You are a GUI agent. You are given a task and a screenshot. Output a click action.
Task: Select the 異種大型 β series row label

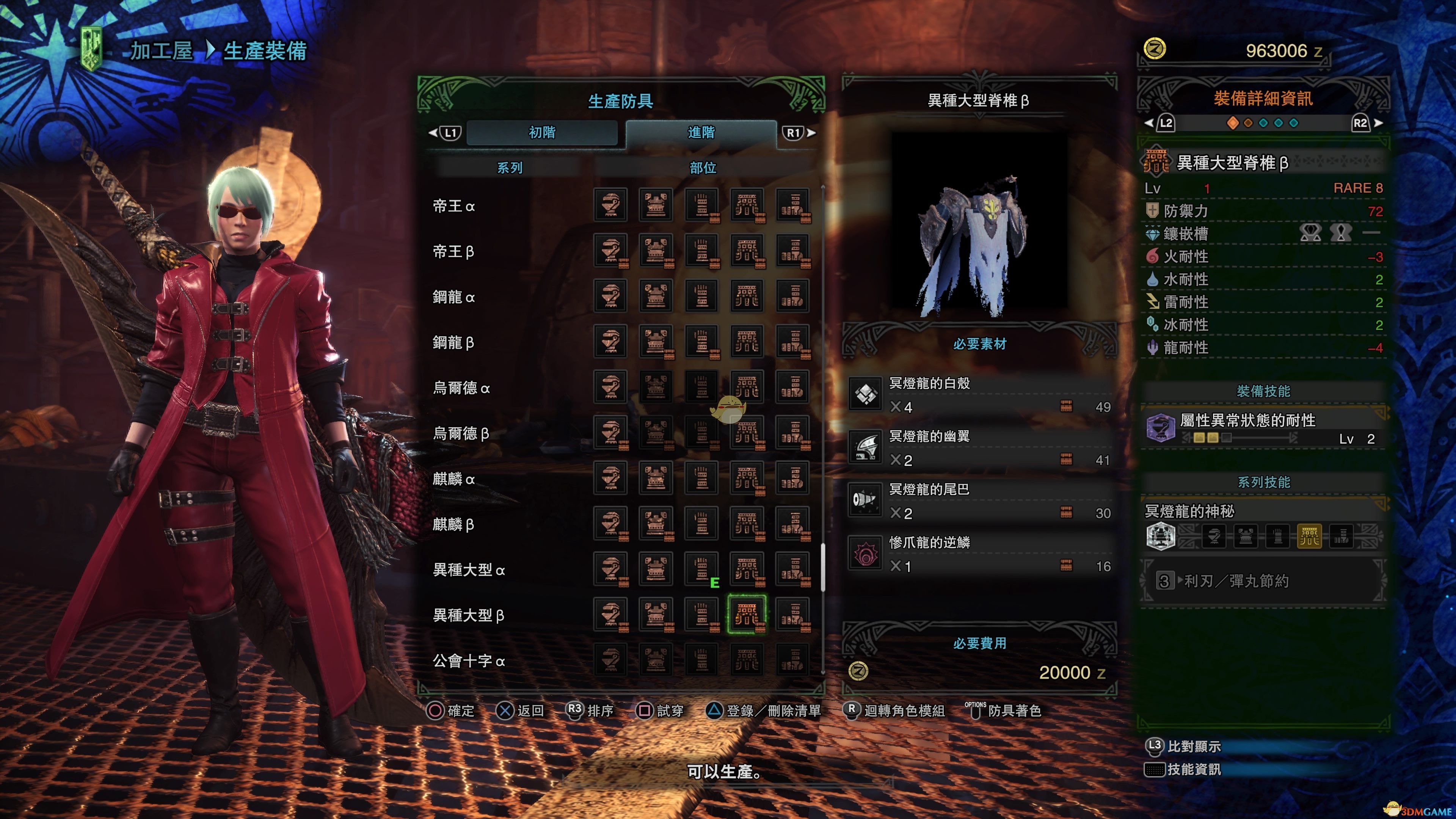[468, 615]
